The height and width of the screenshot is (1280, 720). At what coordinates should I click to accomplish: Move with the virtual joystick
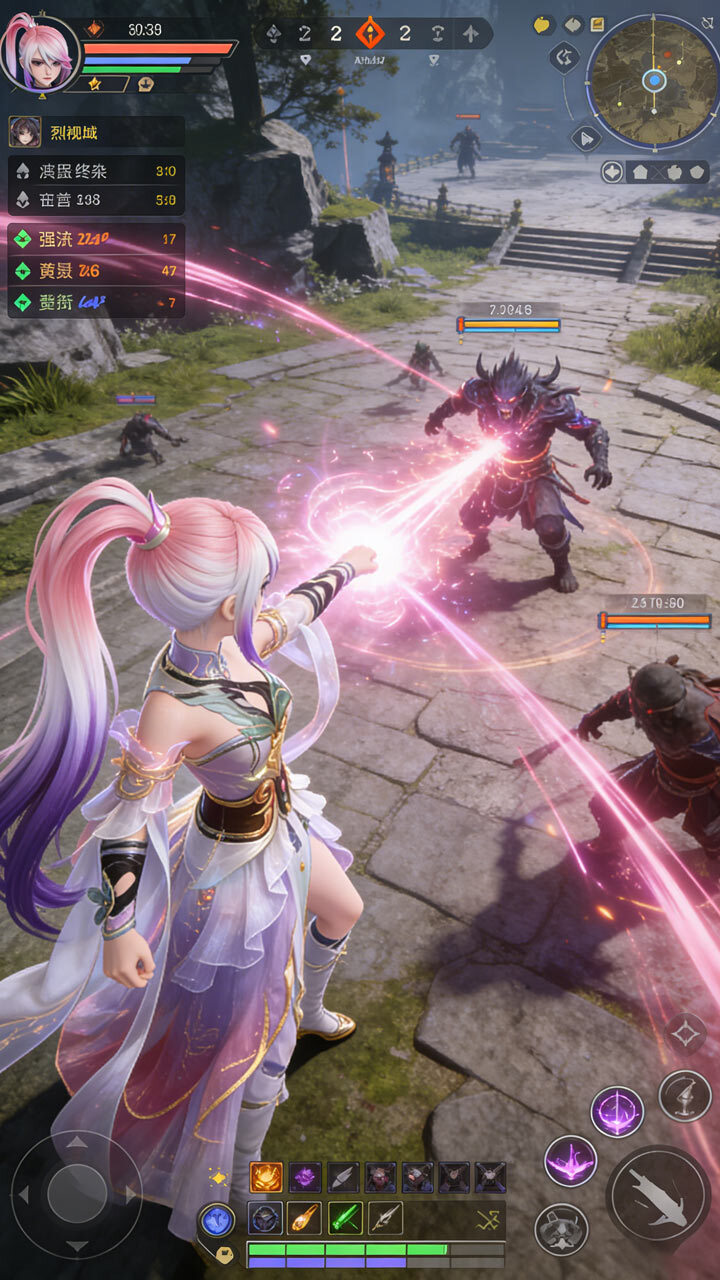(77, 1194)
